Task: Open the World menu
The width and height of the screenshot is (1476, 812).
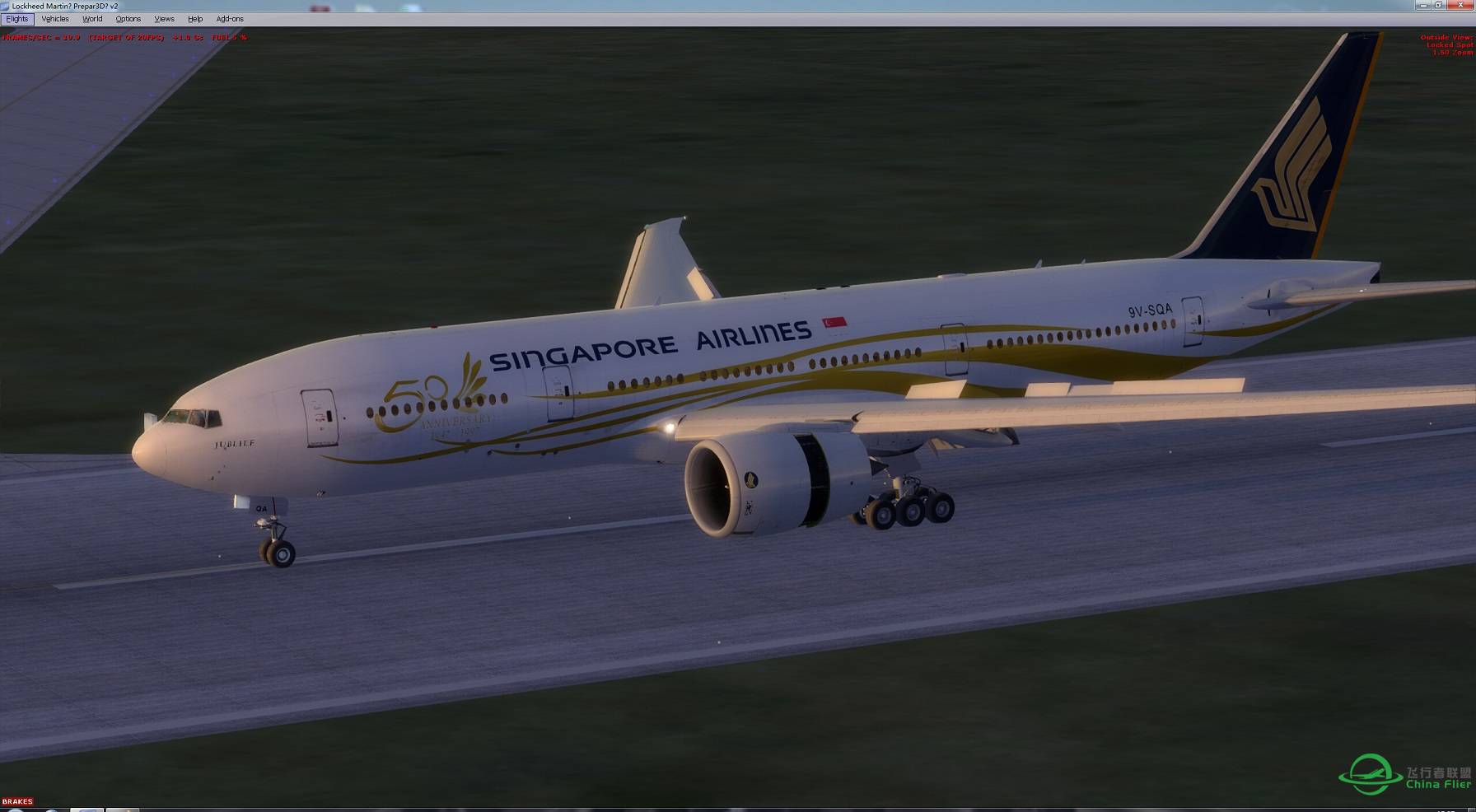Action: pos(91,18)
